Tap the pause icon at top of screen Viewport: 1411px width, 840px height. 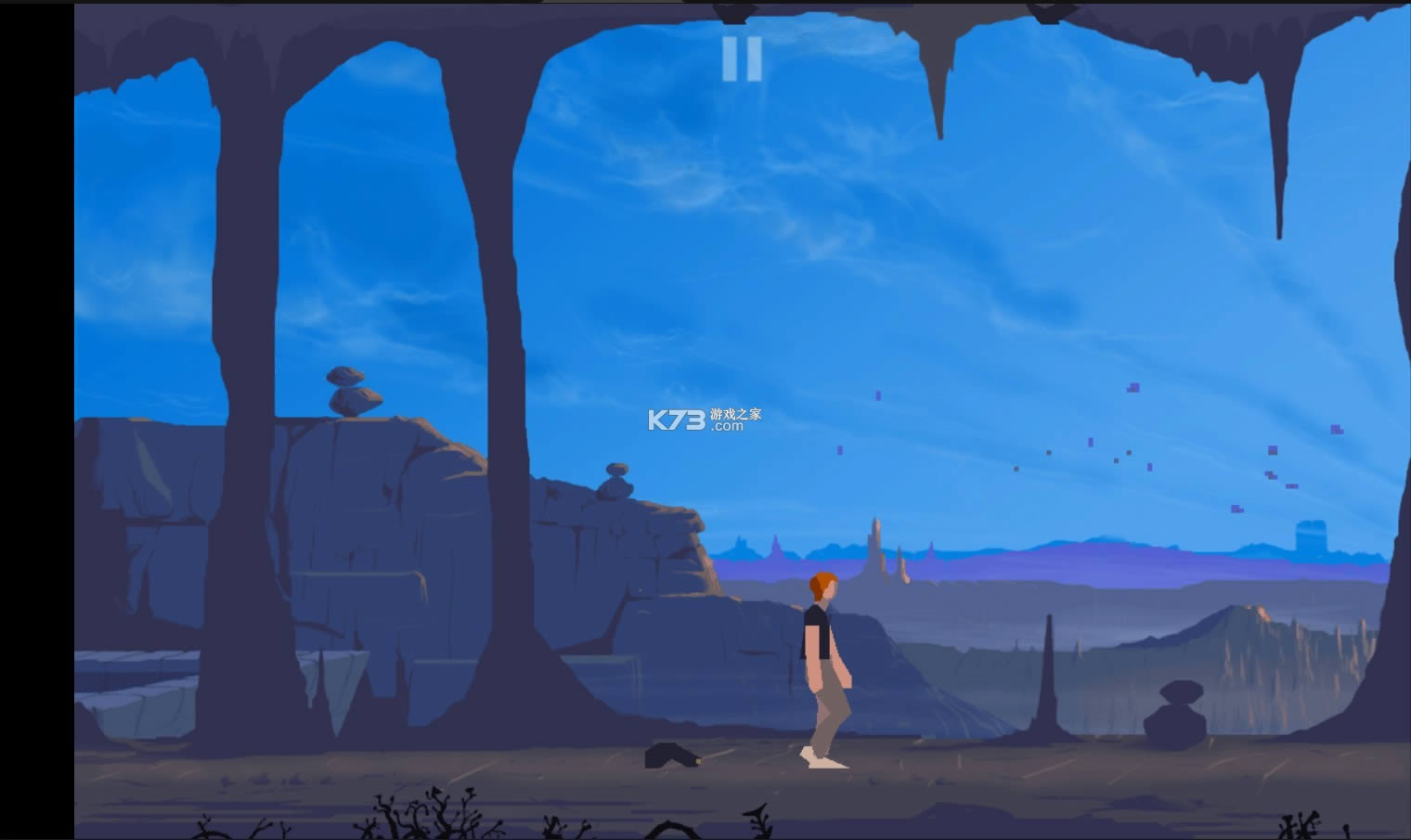point(742,58)
